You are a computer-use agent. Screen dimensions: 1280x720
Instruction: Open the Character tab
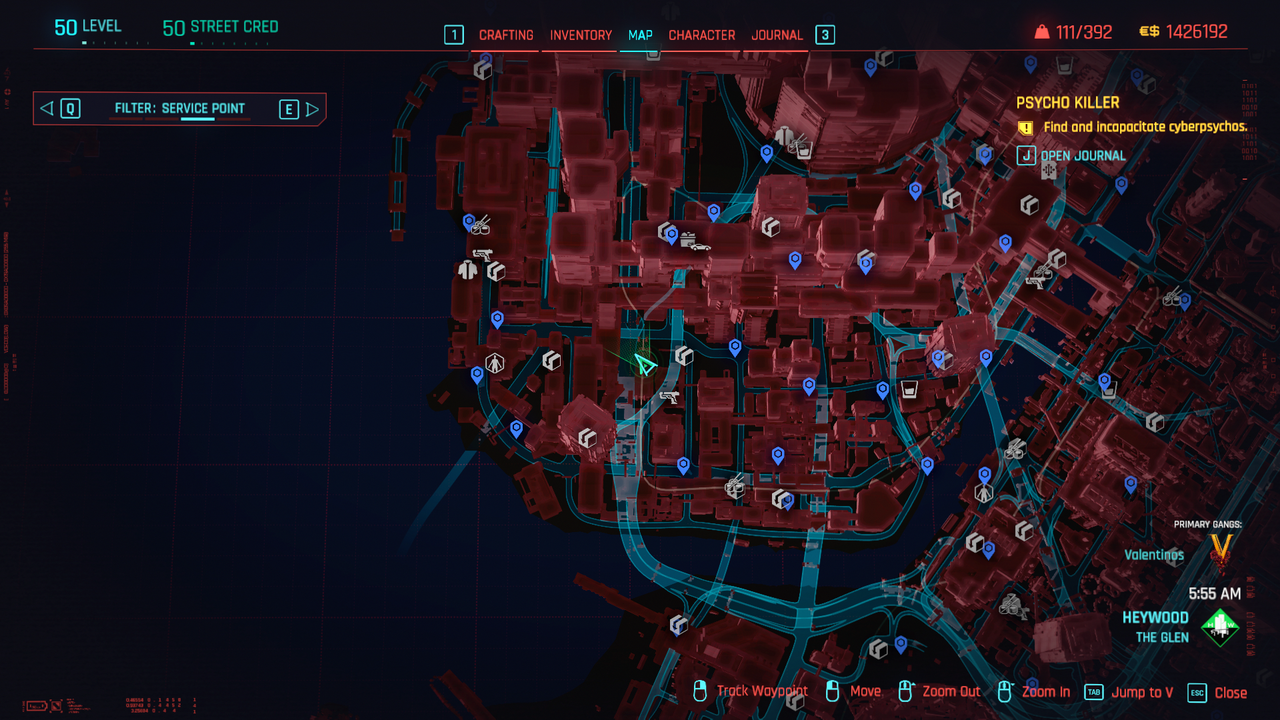(701, 35)
